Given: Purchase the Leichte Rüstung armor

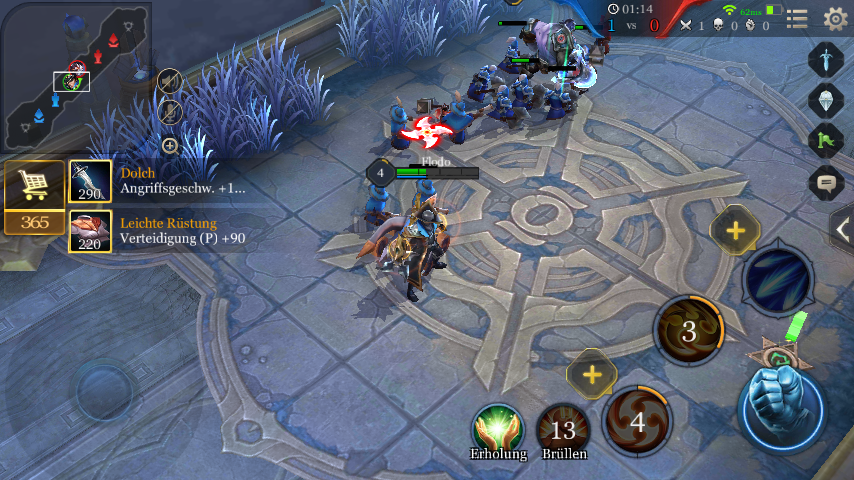Looking at the screenshot, I should [x=90, y=231].
